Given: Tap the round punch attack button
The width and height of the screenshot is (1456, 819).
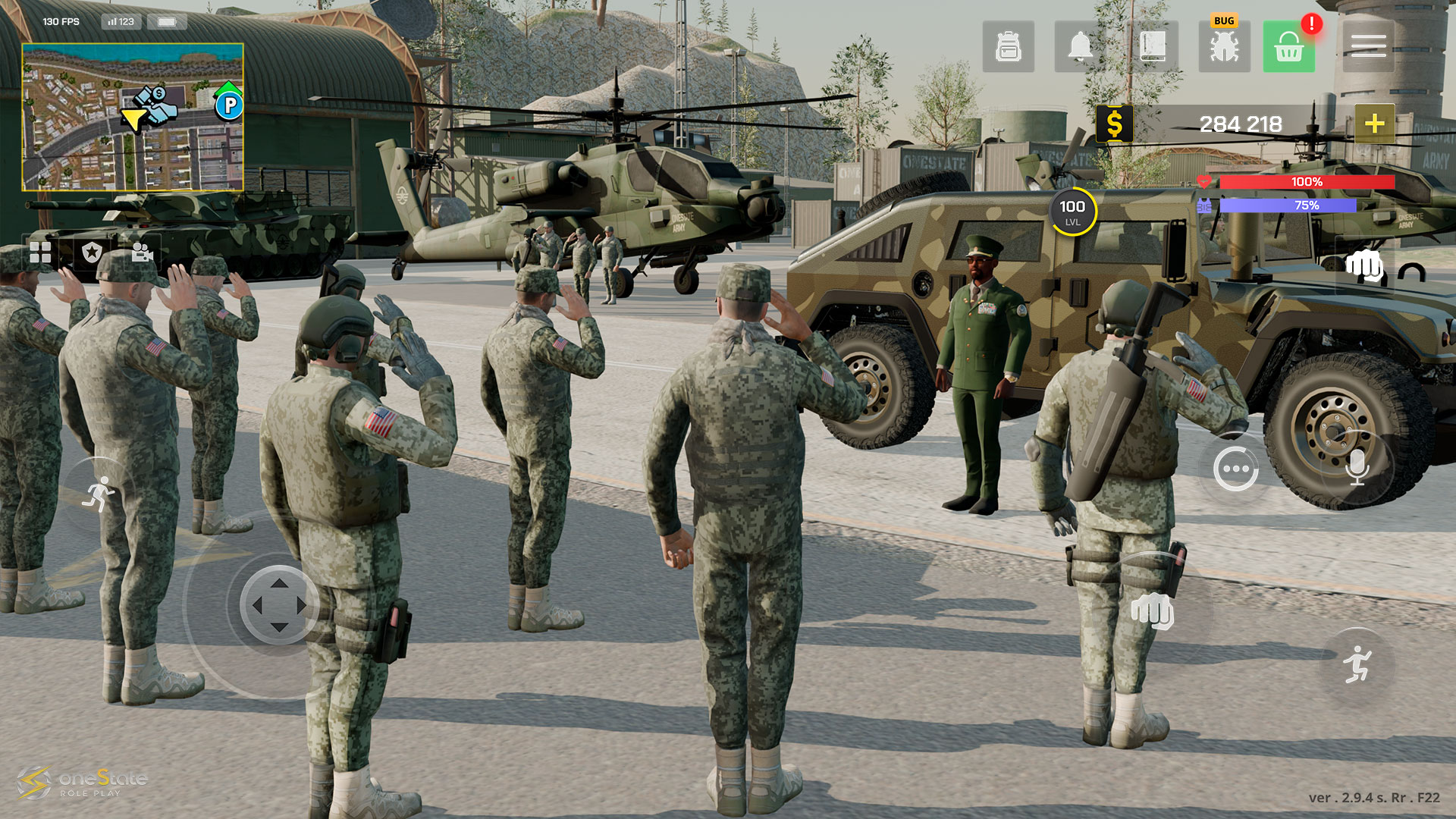Looking at the screenshot, I should tap(1152, 610).
